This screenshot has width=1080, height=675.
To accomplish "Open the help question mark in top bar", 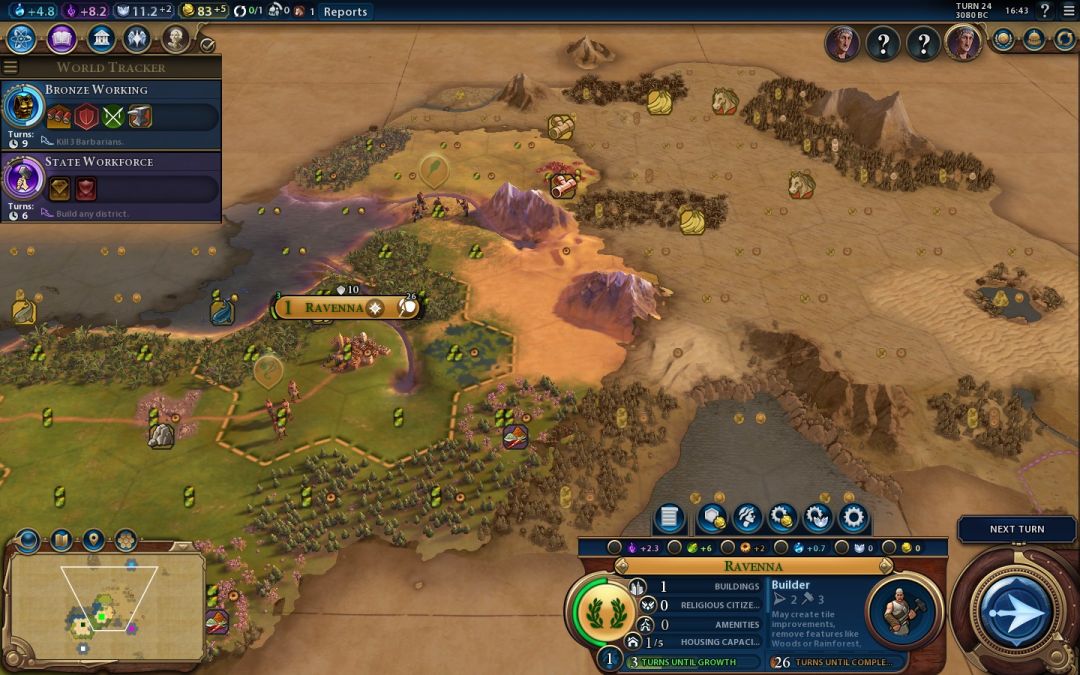I will pos(1045,11).
